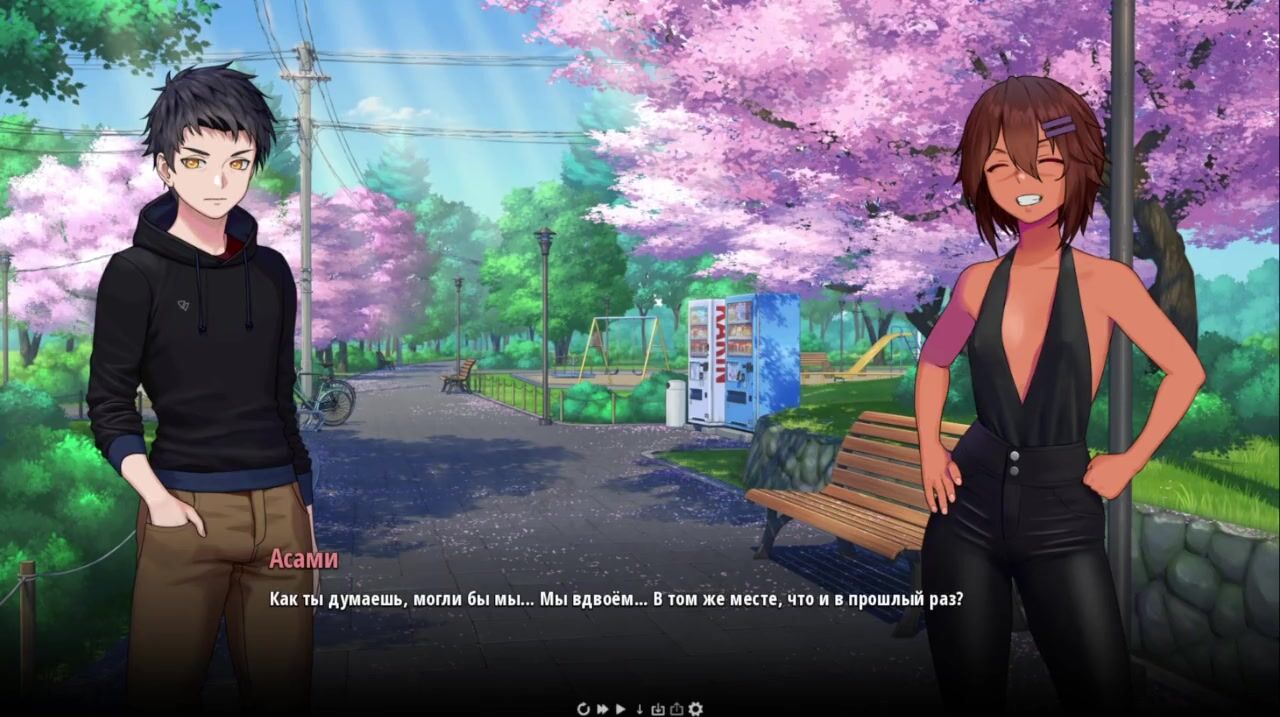
Task: Start auto-play with the triangle icon
Action: tap(621, 709)
